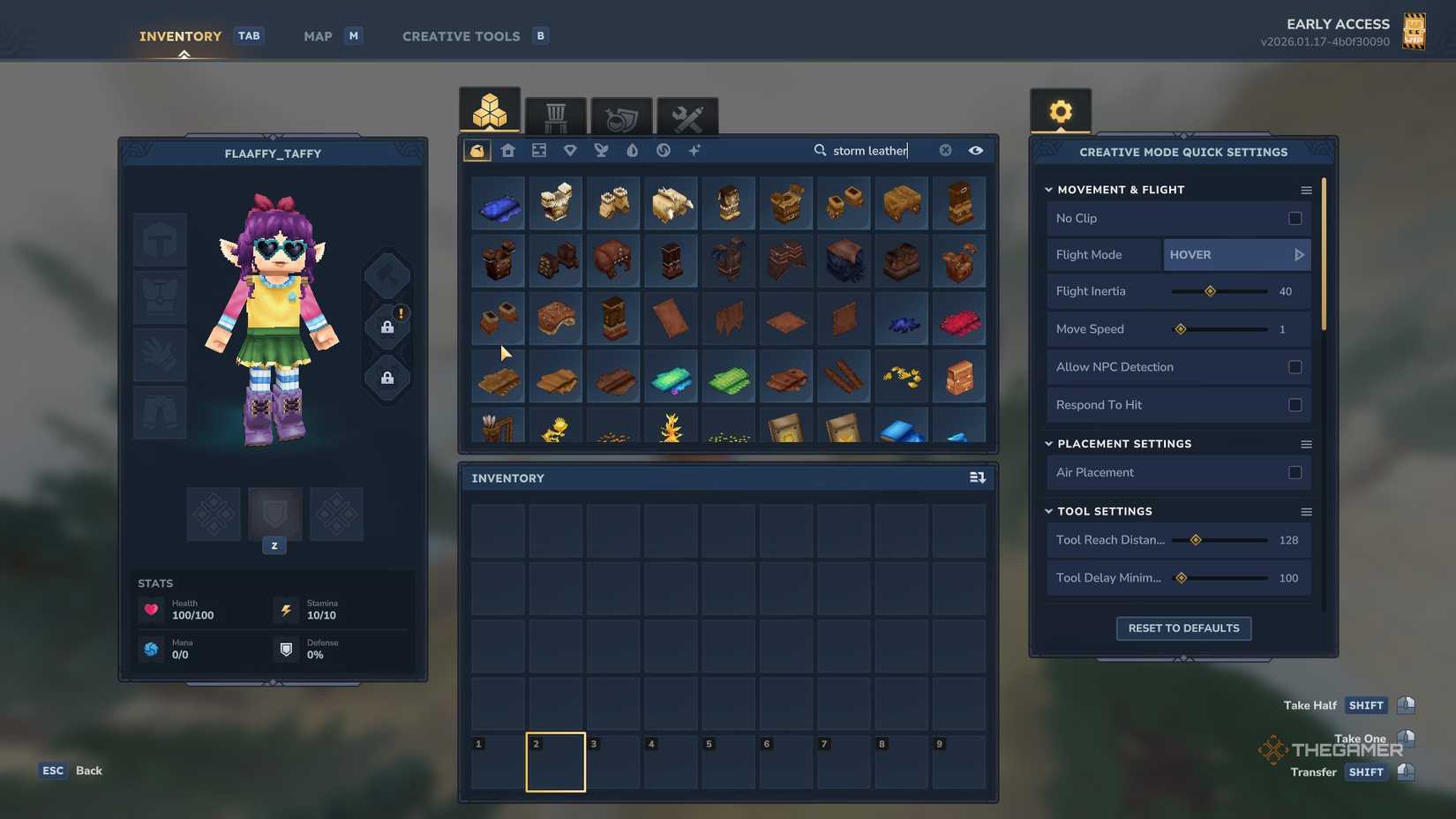The width and height of the screenshot is (1456, 819).
Task: Open the MAP from the top menu
Action: coord(317,36)
